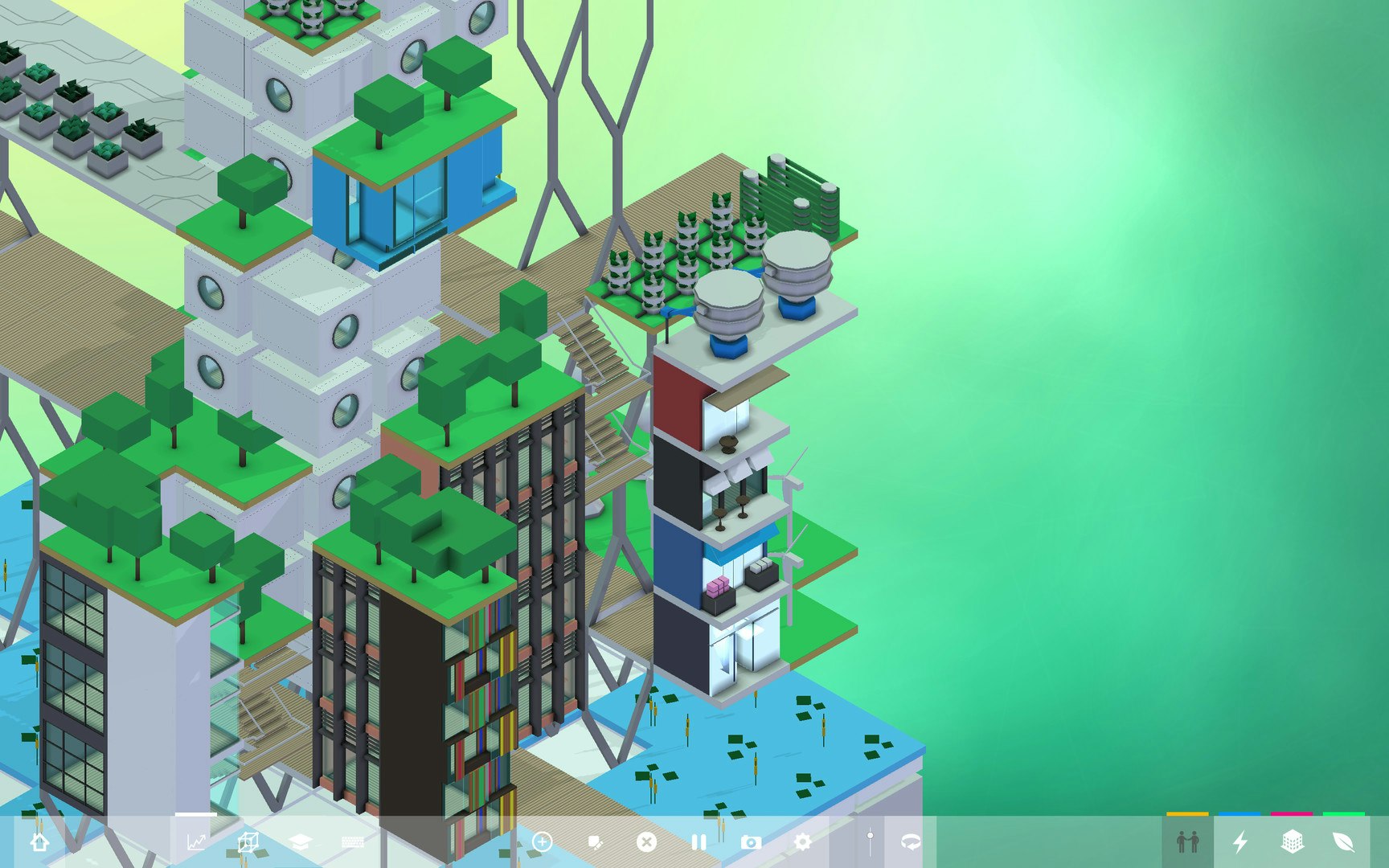Screen dimensions: 1389x868
Task: Click the blue bar above the handshake icon
Action: (1239, 814)
